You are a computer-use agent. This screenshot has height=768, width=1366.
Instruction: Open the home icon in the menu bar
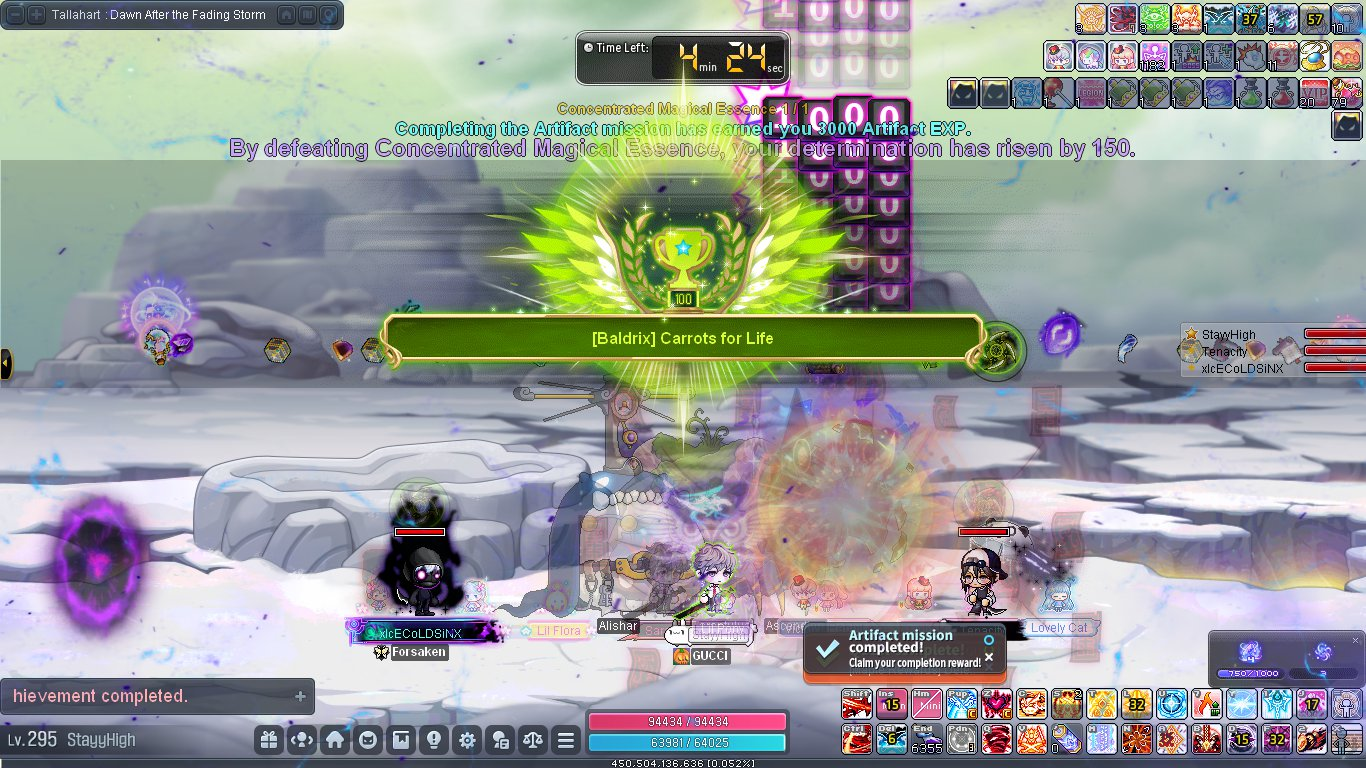[x=335, y=741]
